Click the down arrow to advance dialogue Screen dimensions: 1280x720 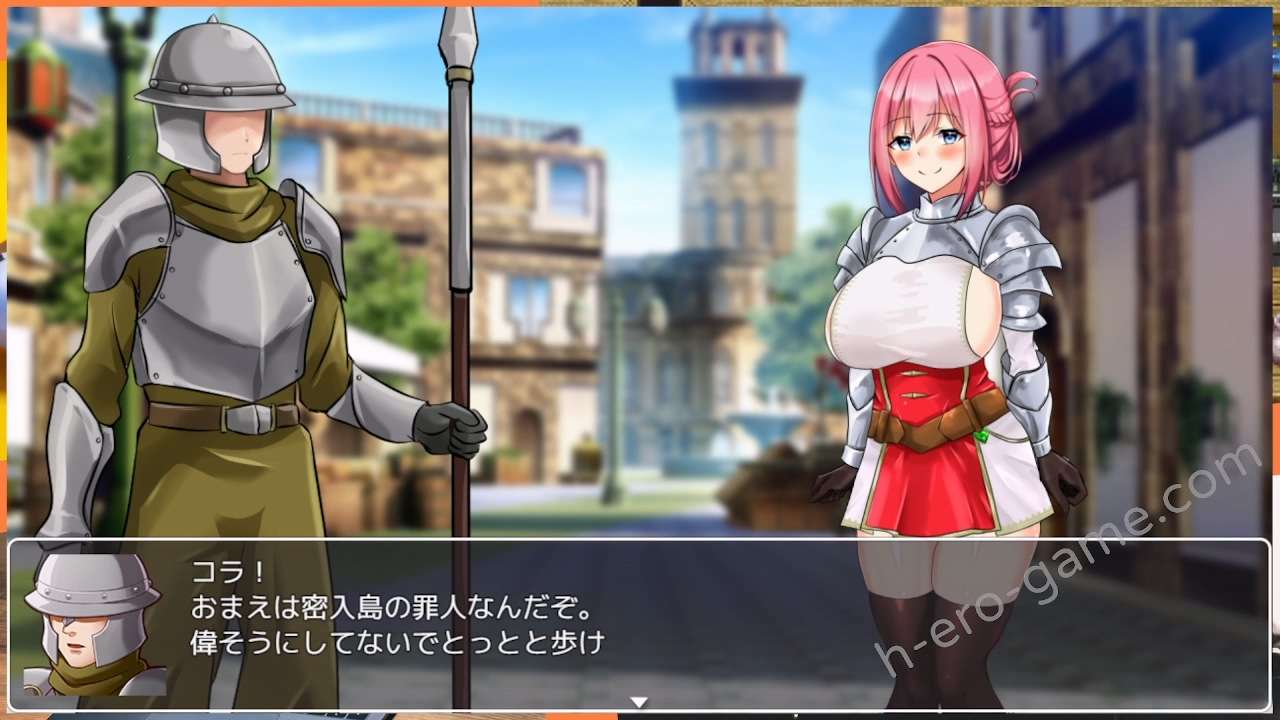[637, 702]
